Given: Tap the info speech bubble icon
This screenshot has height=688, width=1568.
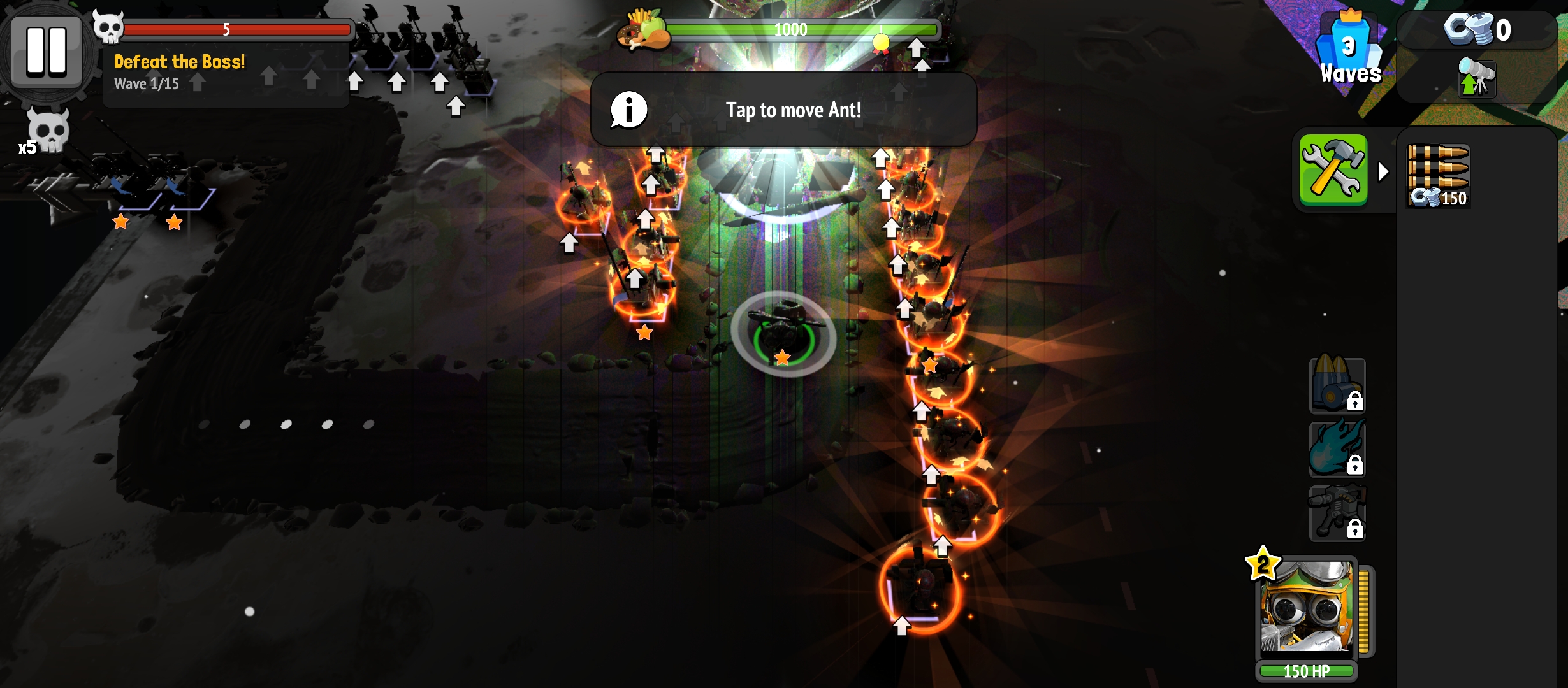Looking at the screenshot, I should point(628,110).
